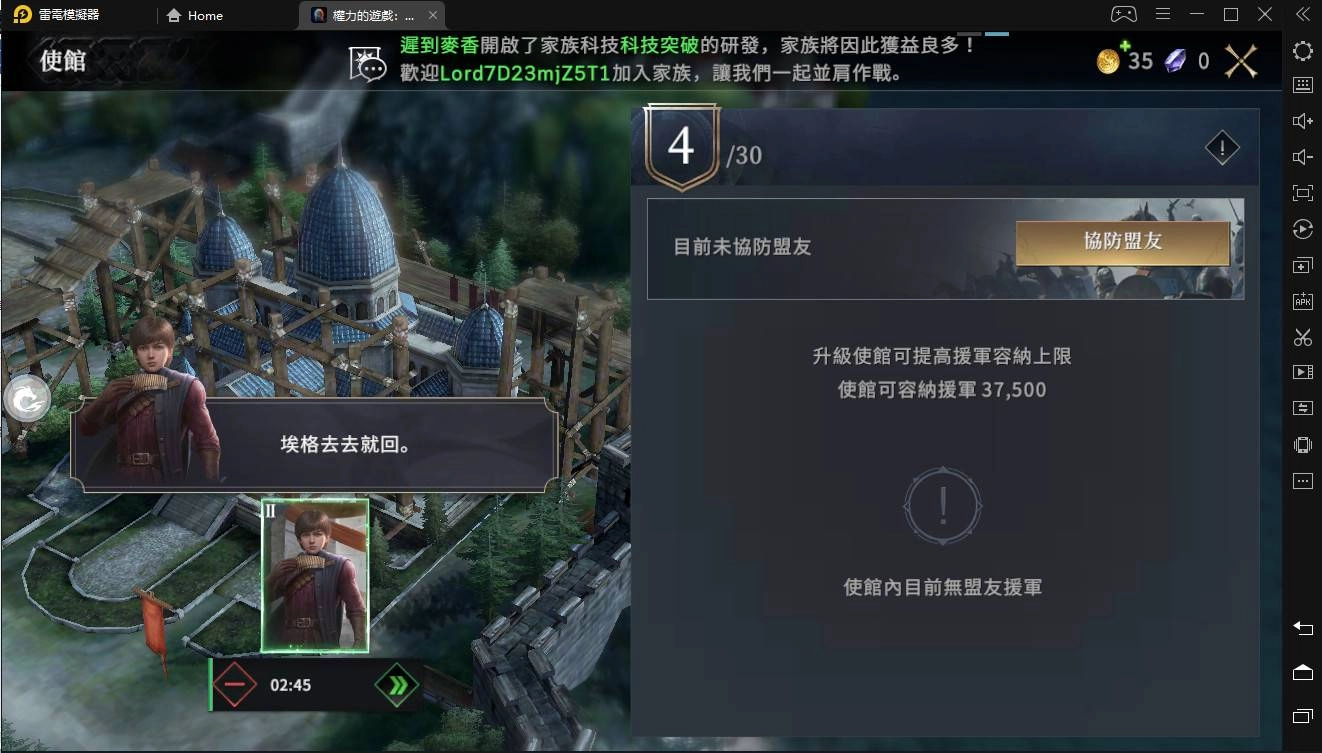Start the screen recorder from the sidebar
Image resolution: width=1322 pixels, height=753 pixels.
(1302, 374)
